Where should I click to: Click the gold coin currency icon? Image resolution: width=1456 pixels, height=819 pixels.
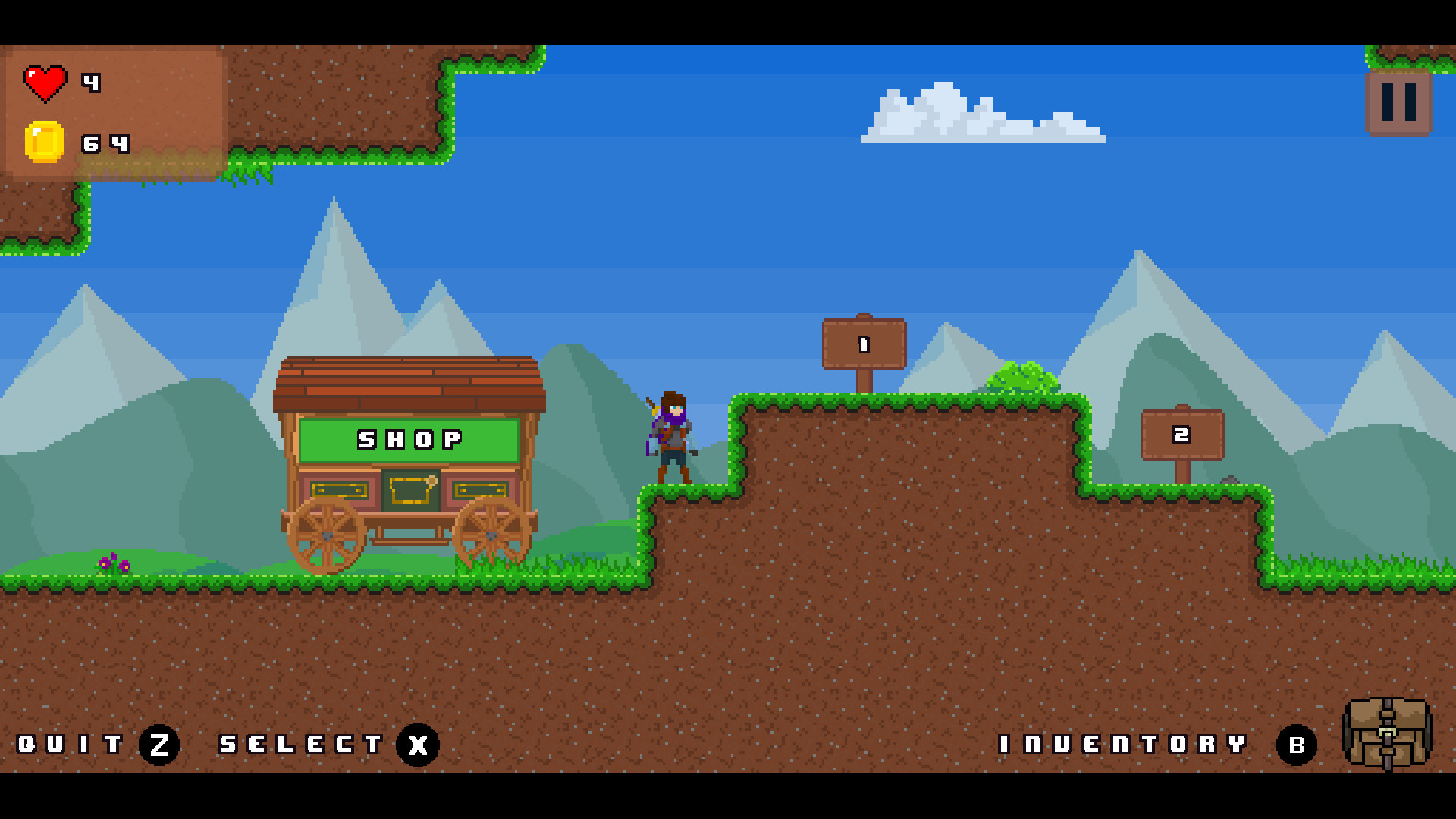(x=44, y=139)
